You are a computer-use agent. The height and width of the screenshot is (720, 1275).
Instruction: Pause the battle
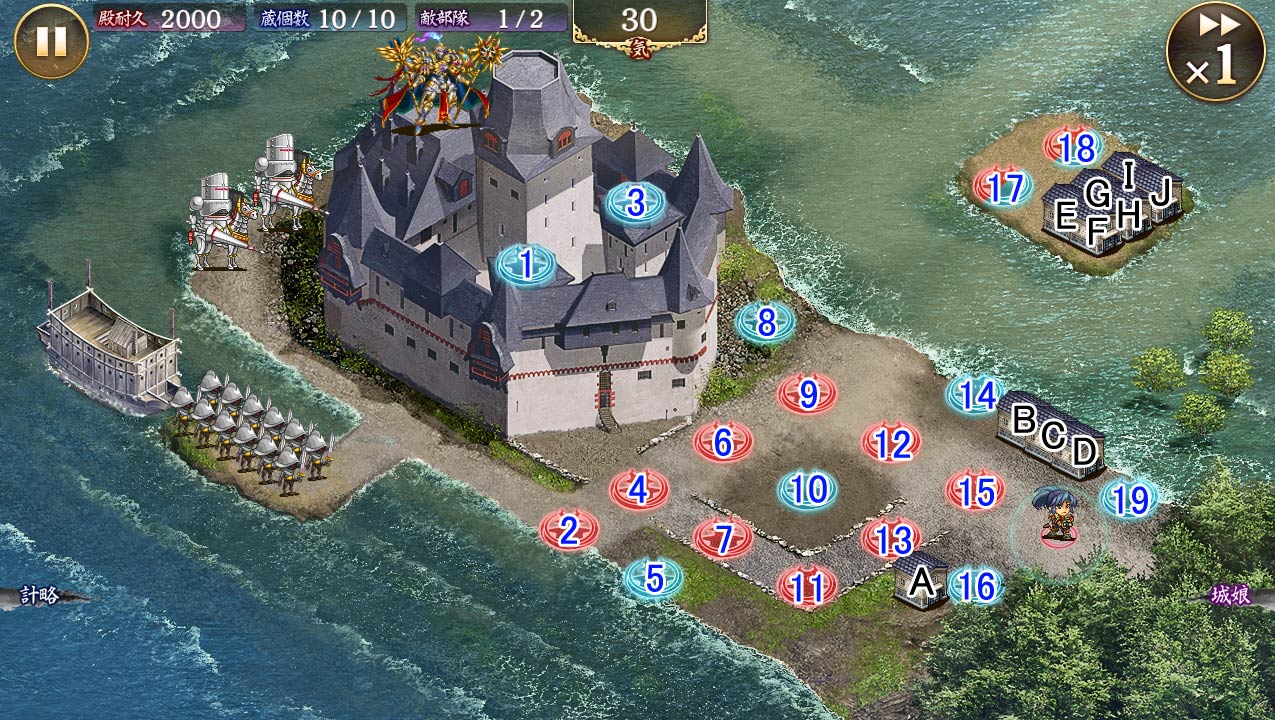tap(51, 41)
